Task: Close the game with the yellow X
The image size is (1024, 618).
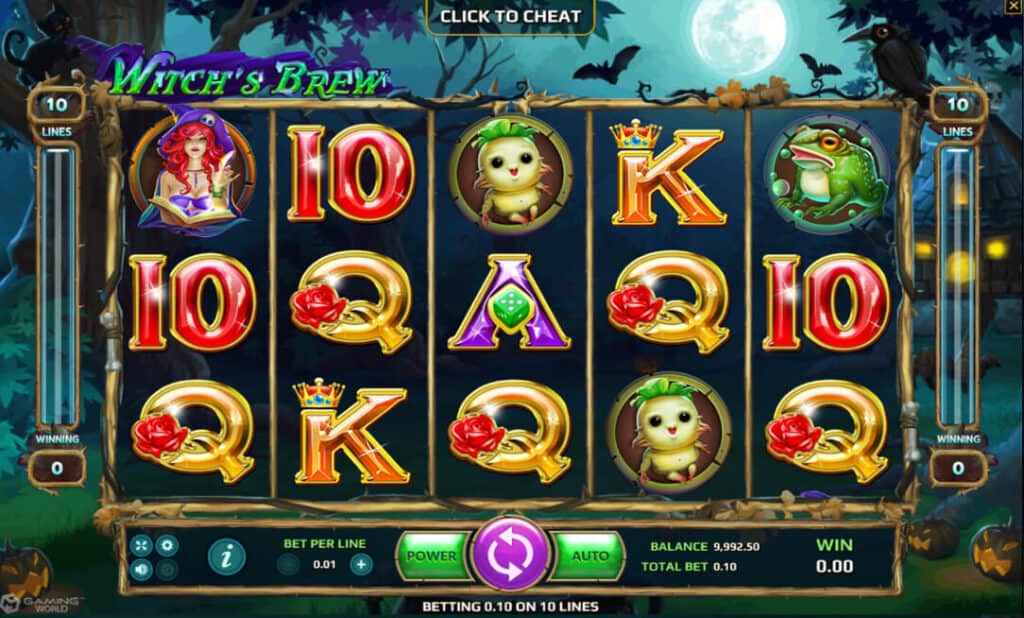Action: [1013, 7]
